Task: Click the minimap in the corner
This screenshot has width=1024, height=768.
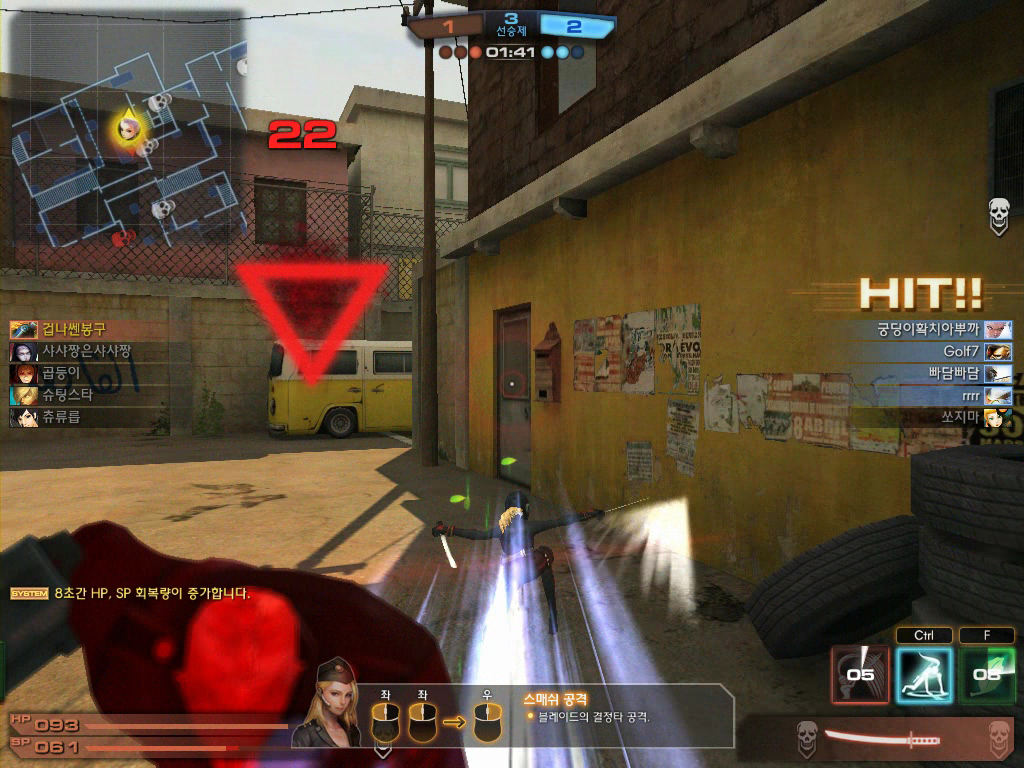Action: (127, 130)
